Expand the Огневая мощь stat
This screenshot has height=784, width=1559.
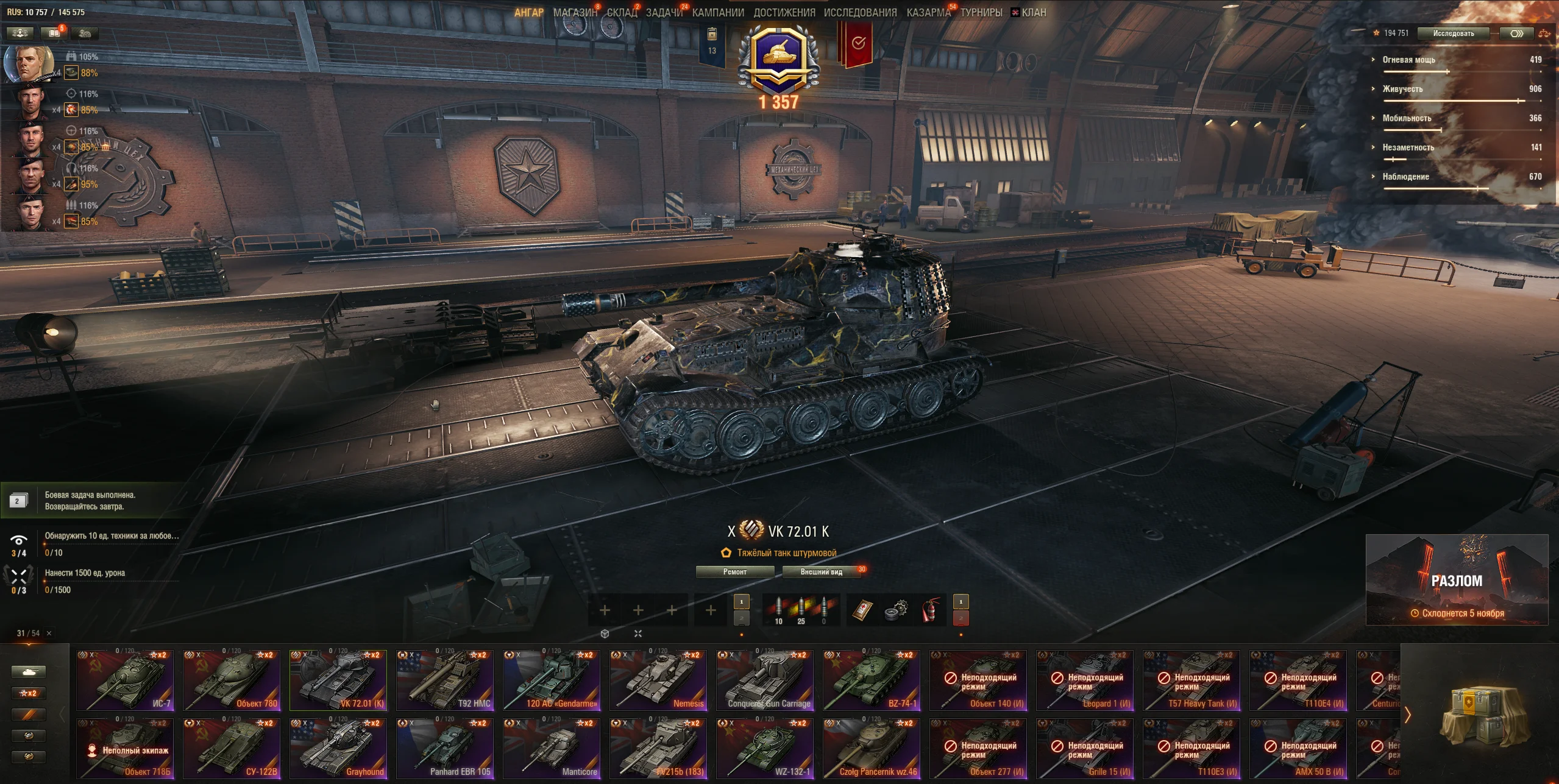click(1408, 60)
